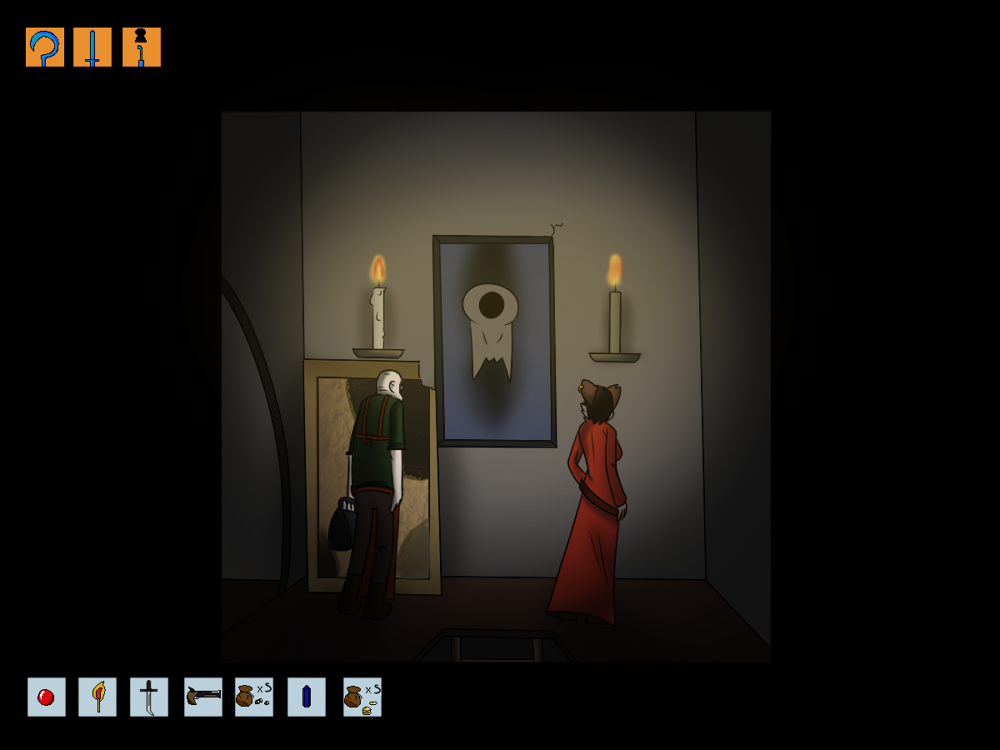Select the dagger in the inventory

[149, 697]
